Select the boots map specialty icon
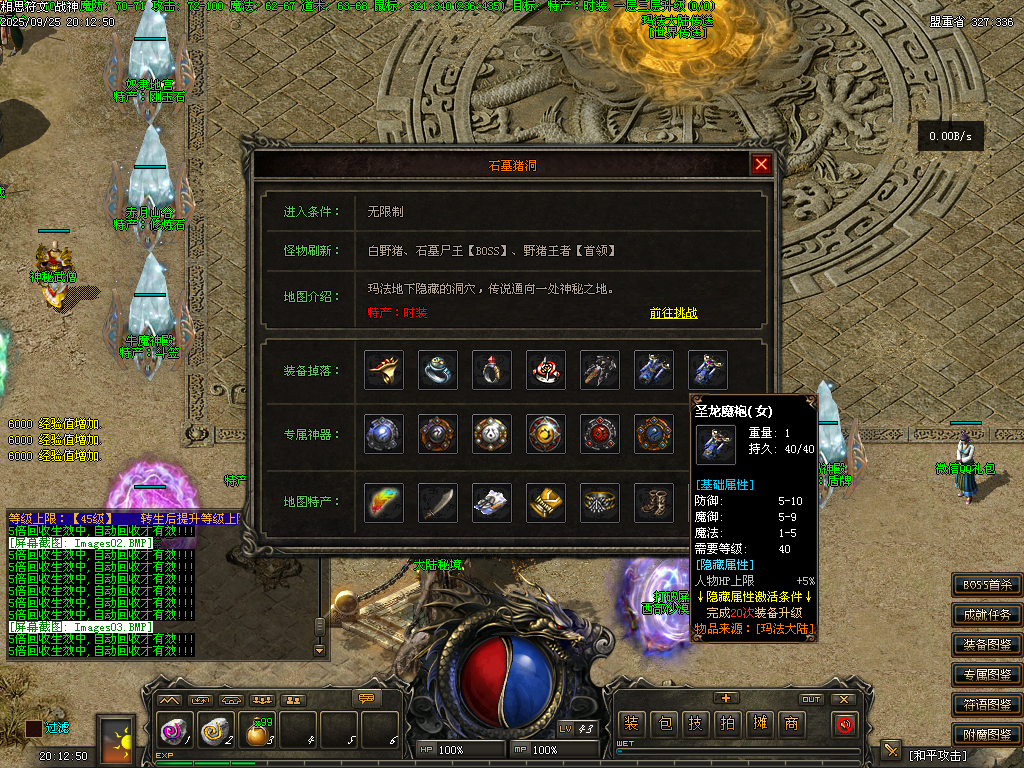Screen dimensions: 1024x768 click(654, 502)
